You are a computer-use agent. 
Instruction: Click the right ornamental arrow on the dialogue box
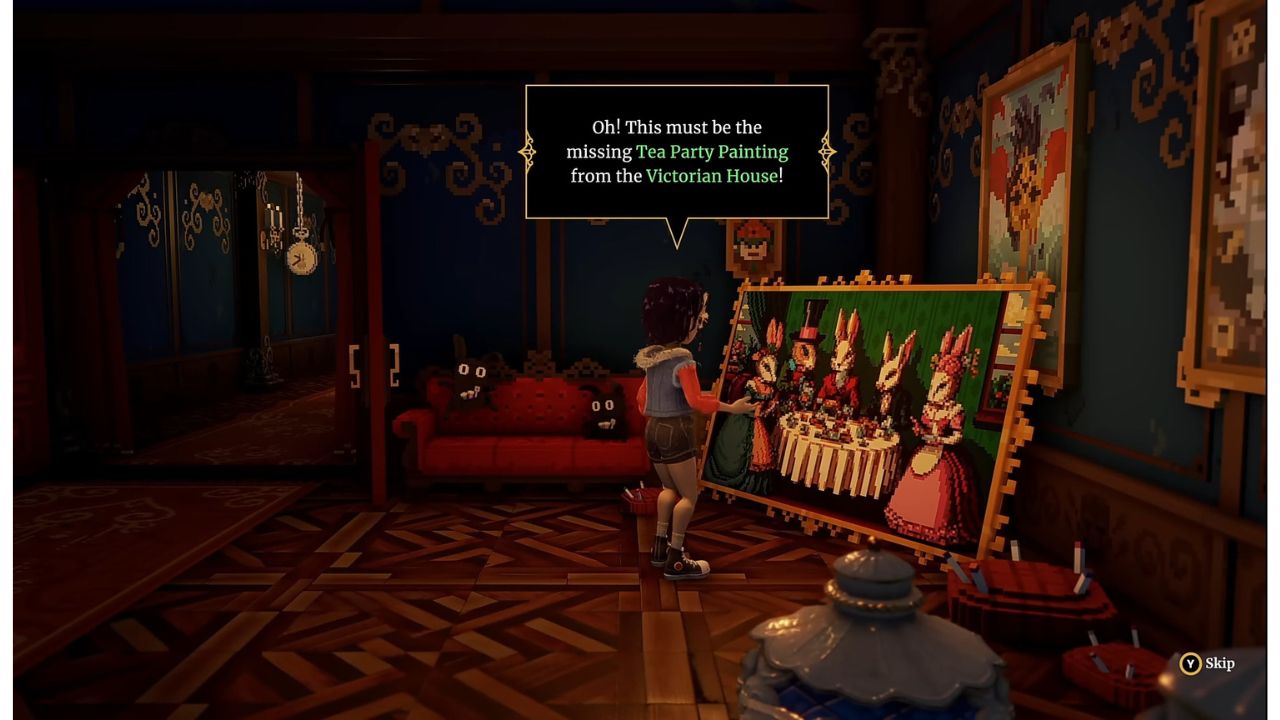point(826,151)
